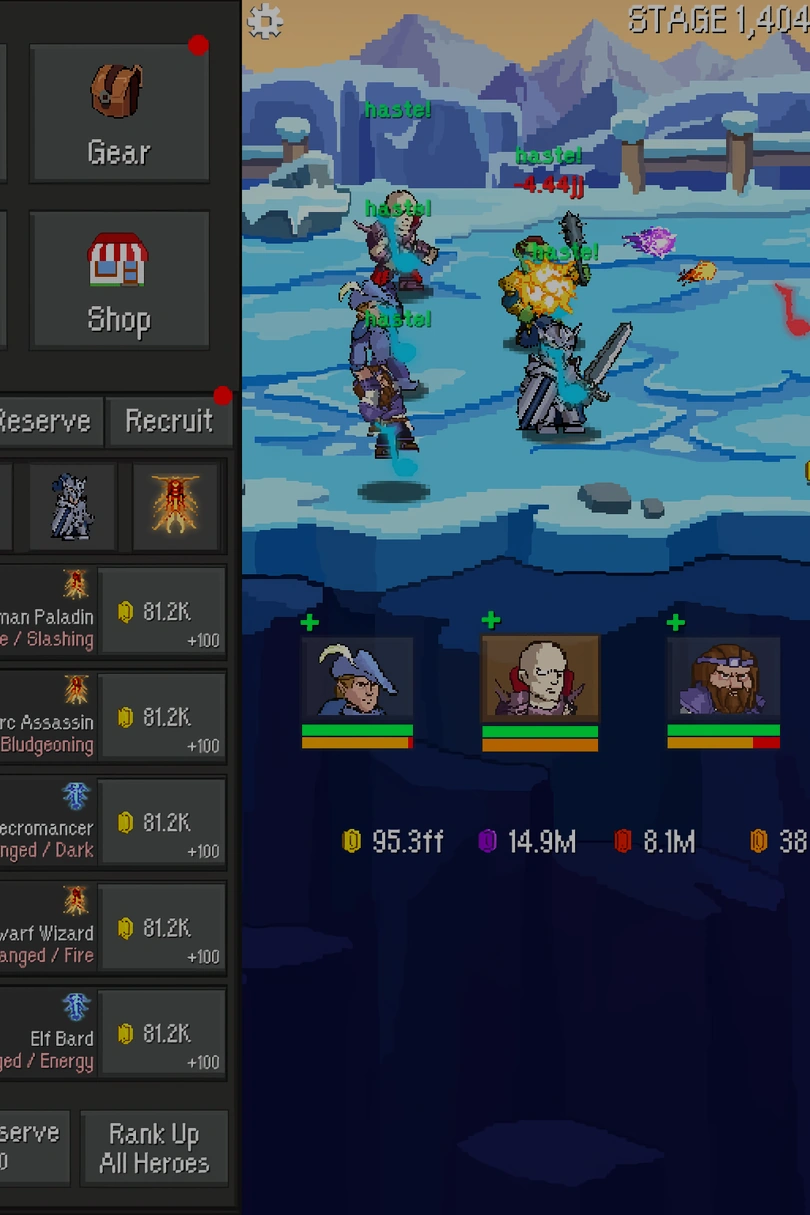Upgrade the Paladin for 81.2K gold

(163, 612)
